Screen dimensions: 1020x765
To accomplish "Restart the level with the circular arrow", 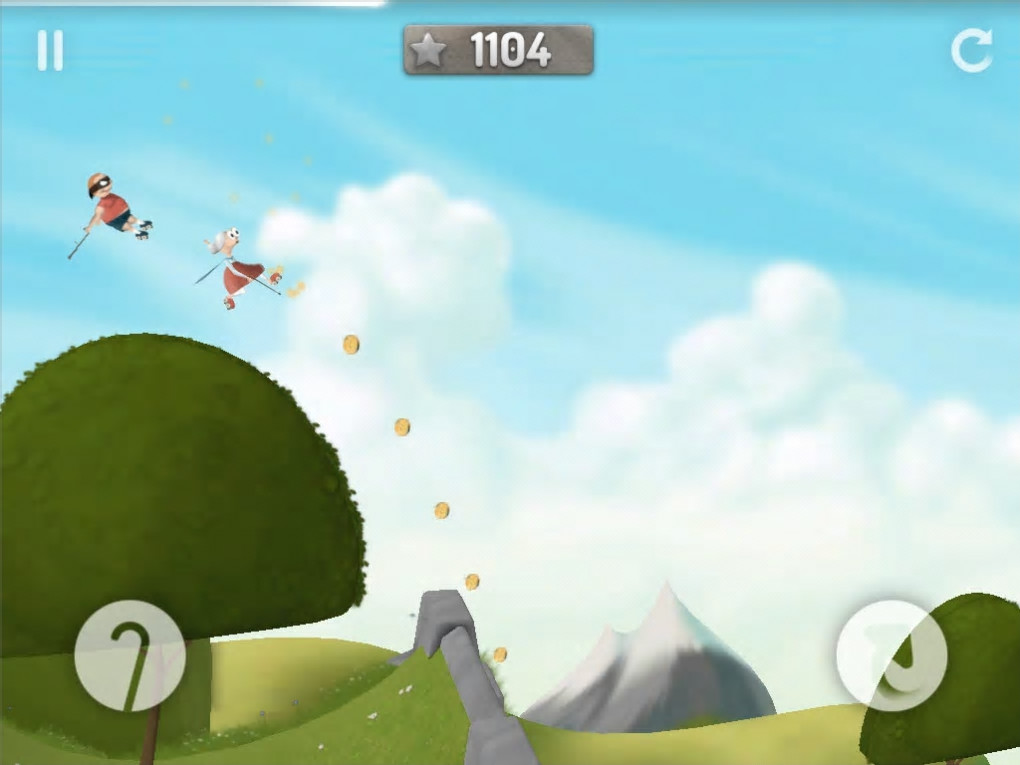I will pos(971,51).
